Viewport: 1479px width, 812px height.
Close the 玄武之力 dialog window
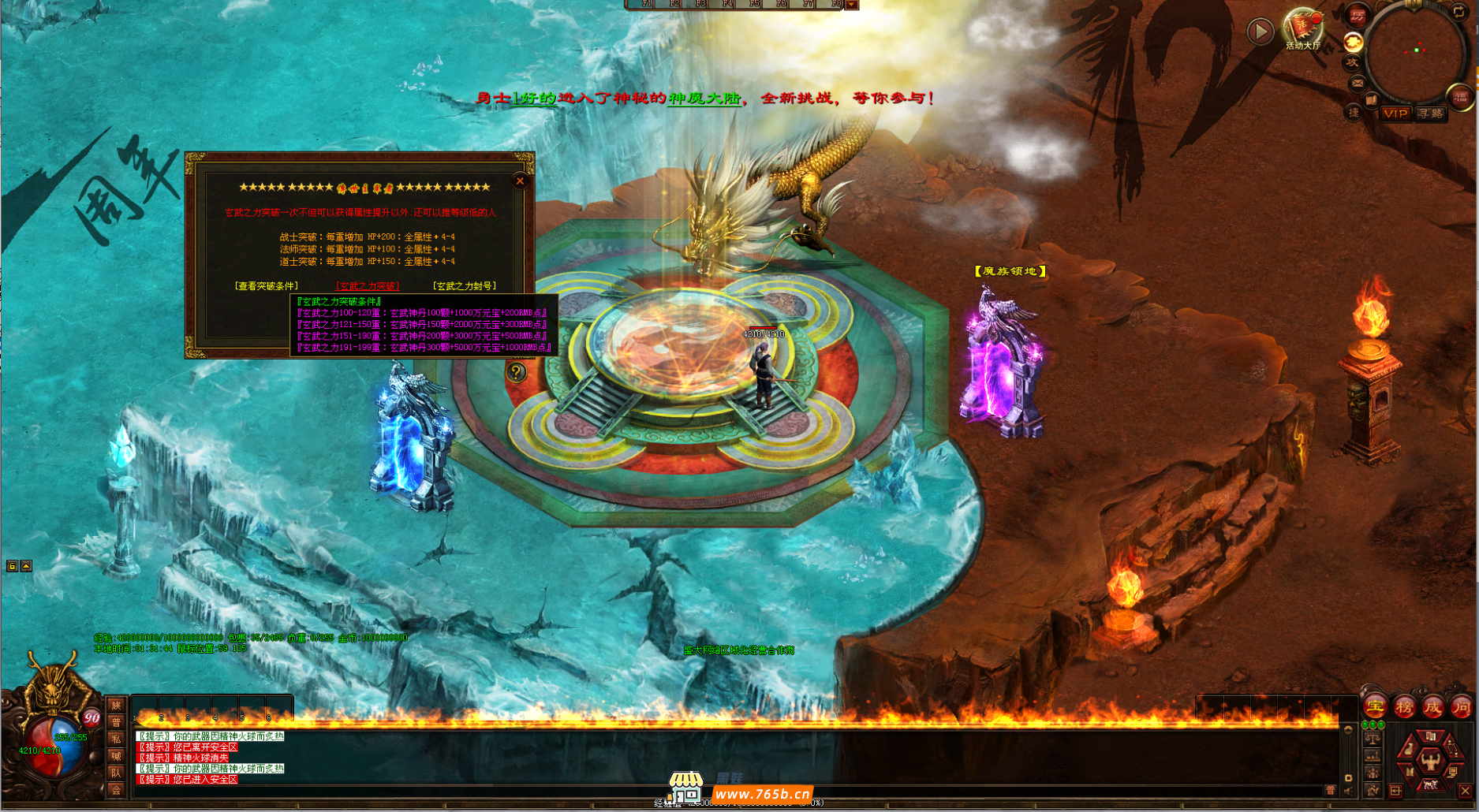[520, 181]
